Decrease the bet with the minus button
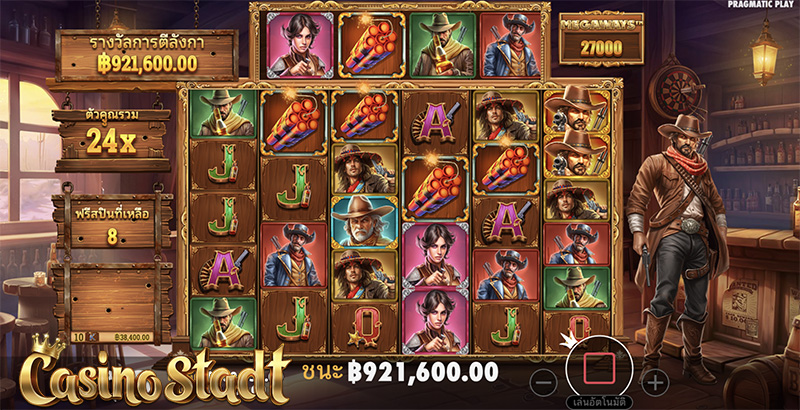This screenshot has height=410, width=800. (x=542, y=381)
